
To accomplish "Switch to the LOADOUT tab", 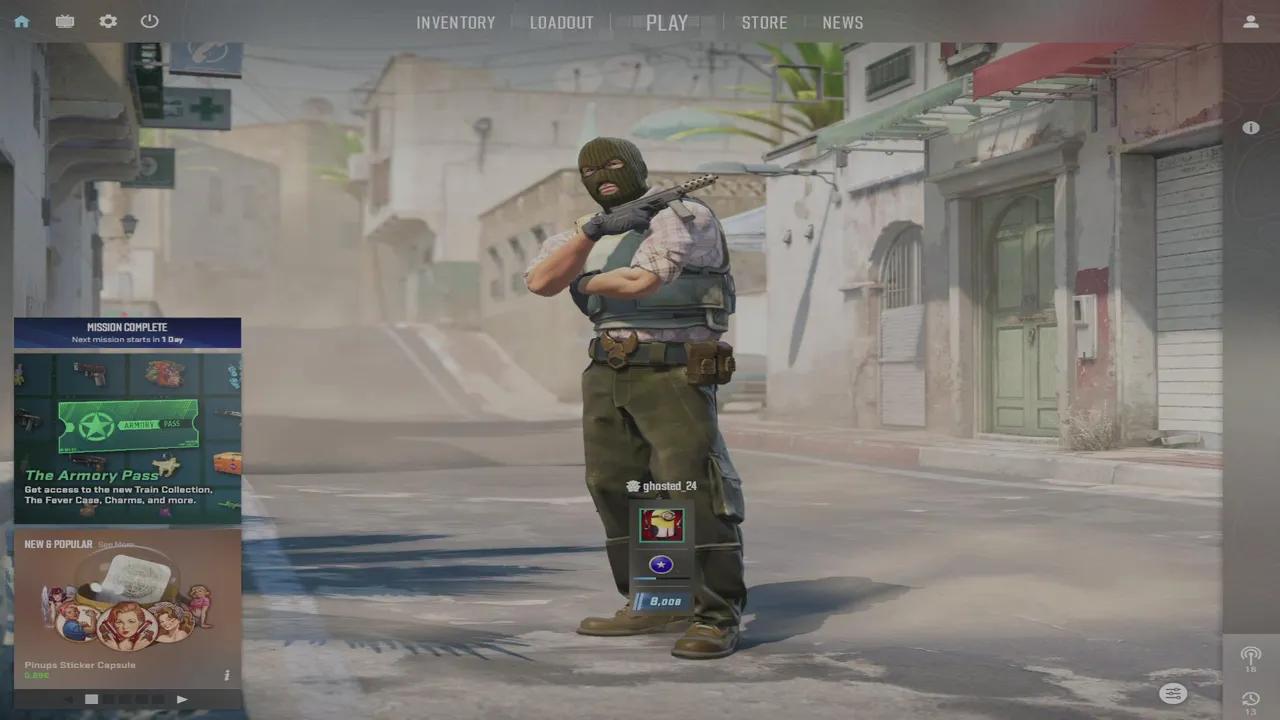I will point(561,22).
